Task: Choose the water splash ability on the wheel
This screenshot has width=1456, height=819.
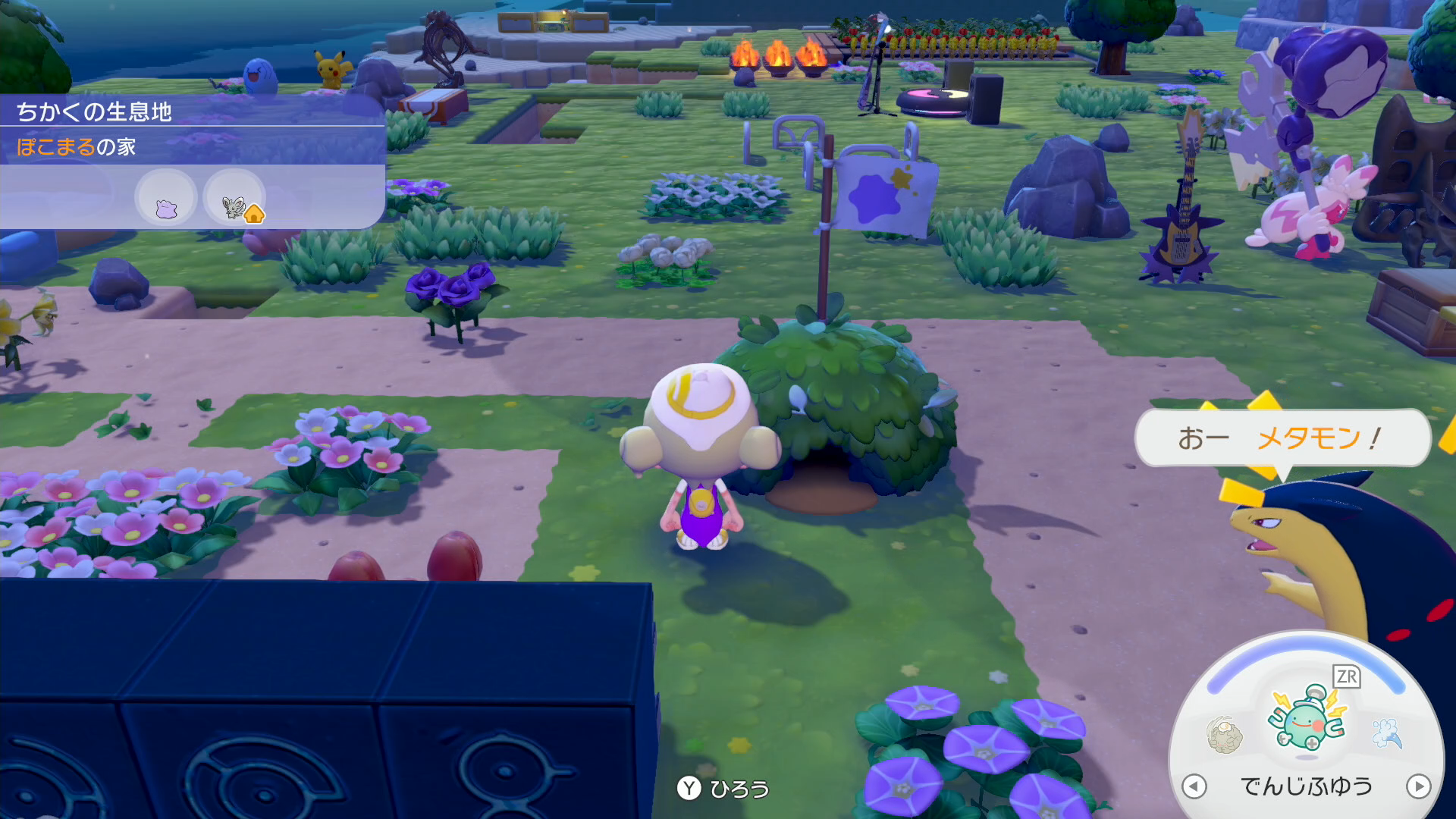Action: [1387, 733]
